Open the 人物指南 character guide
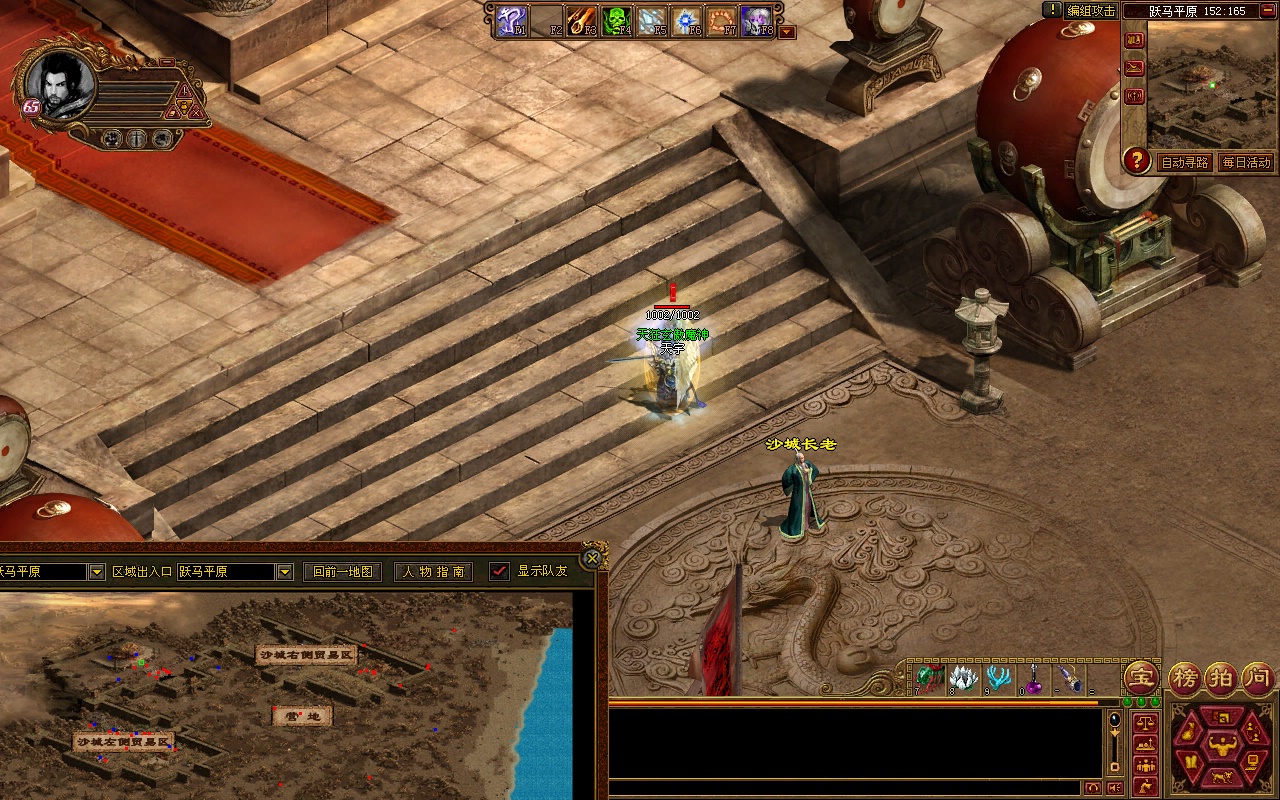 tap(434, 572)
